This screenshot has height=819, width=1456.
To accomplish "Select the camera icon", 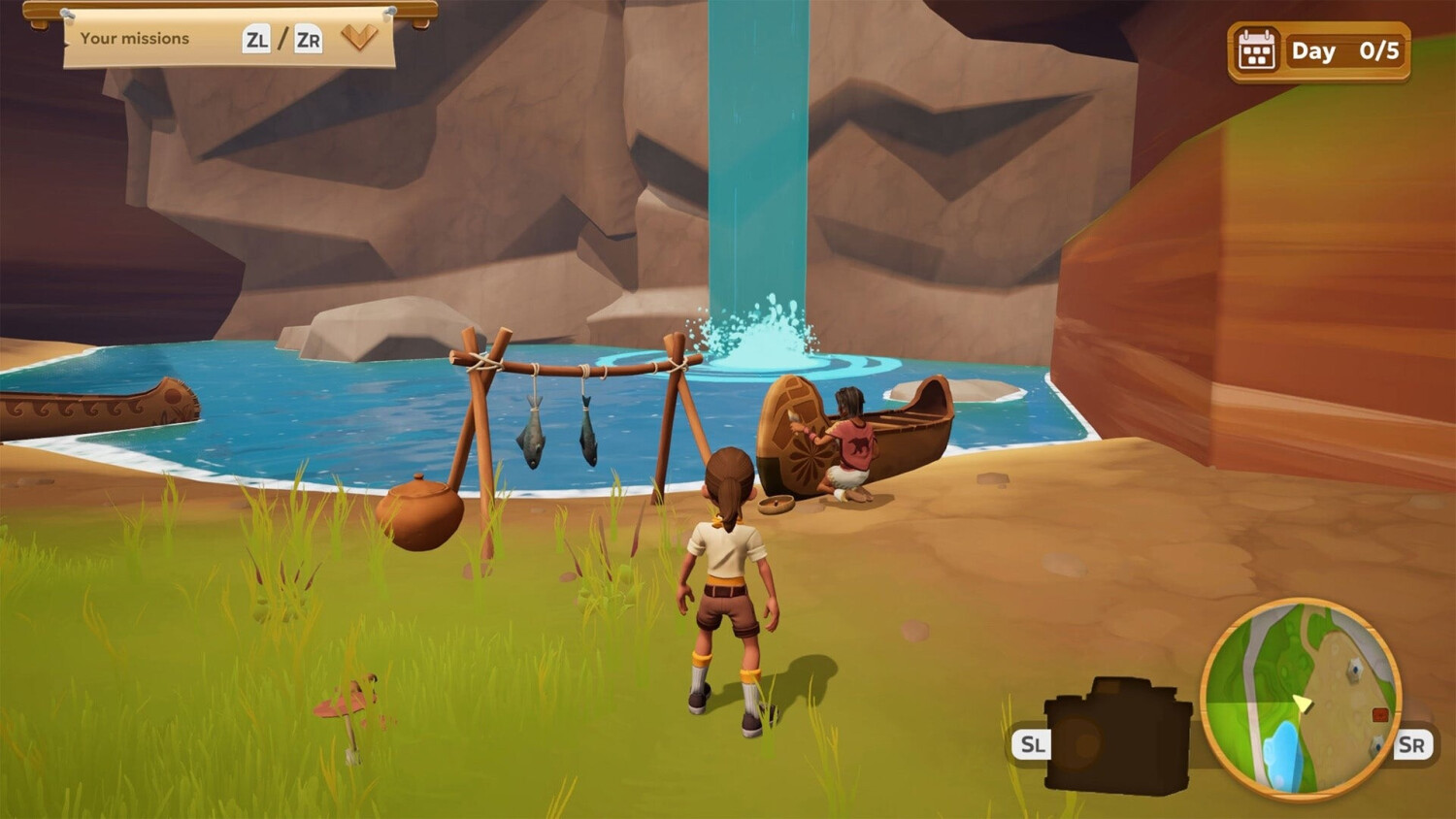I will 1118,736.
